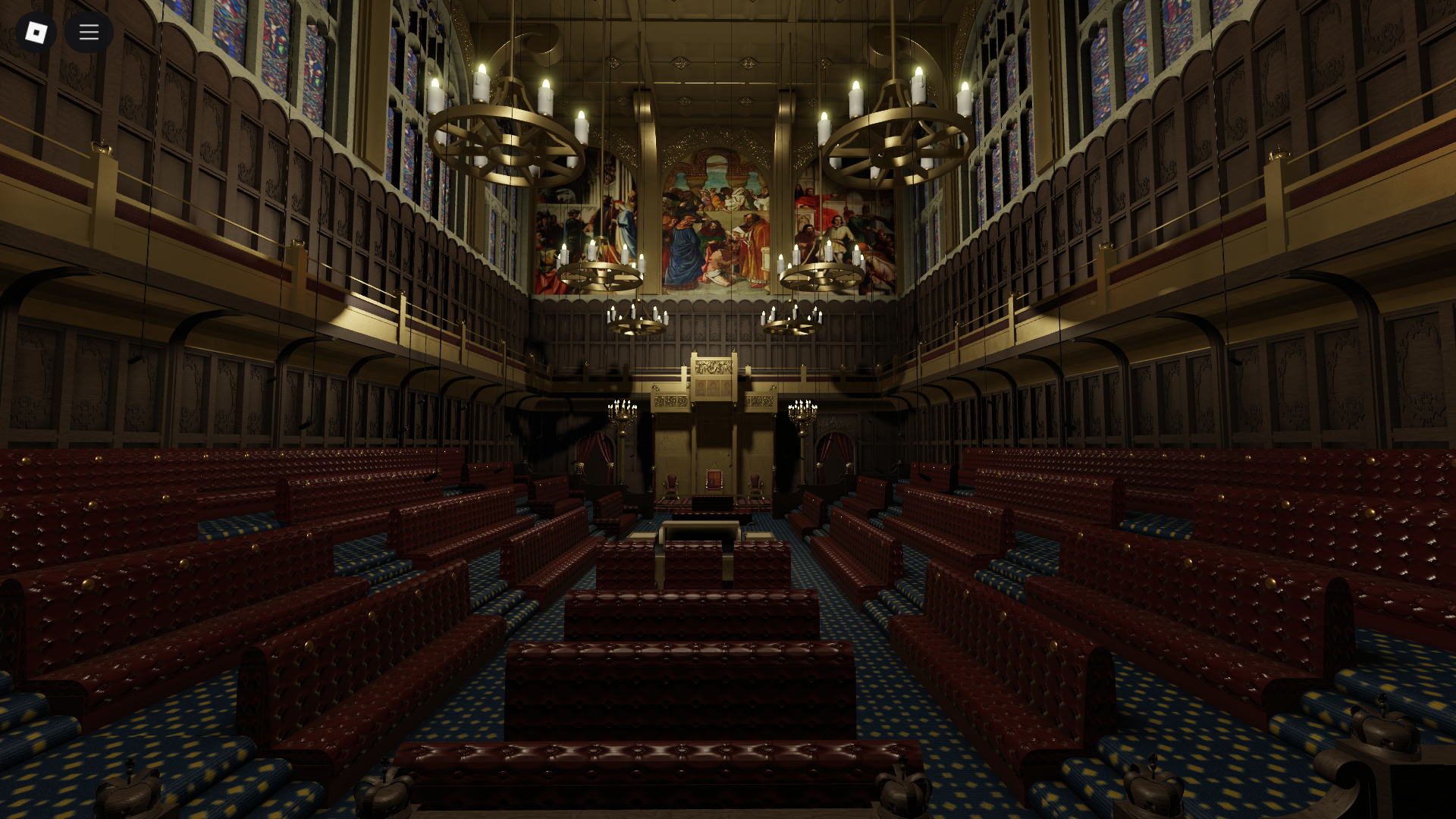Click the Roblox logo button
This screenshot has height=819, width=1456.
(x=36, y=32)
